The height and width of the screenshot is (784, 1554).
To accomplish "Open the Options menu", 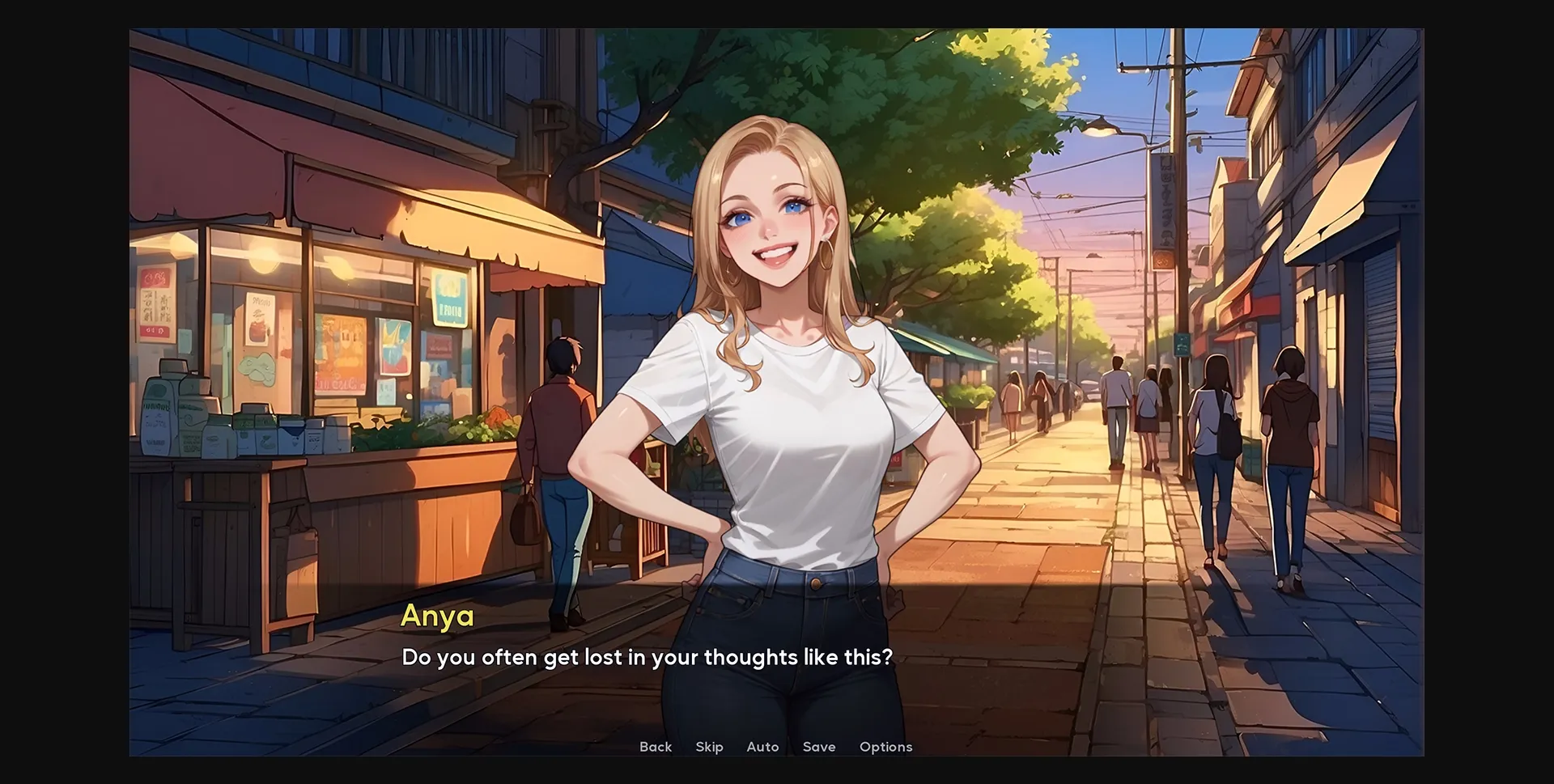I will pyautogui.click(x=885, y=747).
